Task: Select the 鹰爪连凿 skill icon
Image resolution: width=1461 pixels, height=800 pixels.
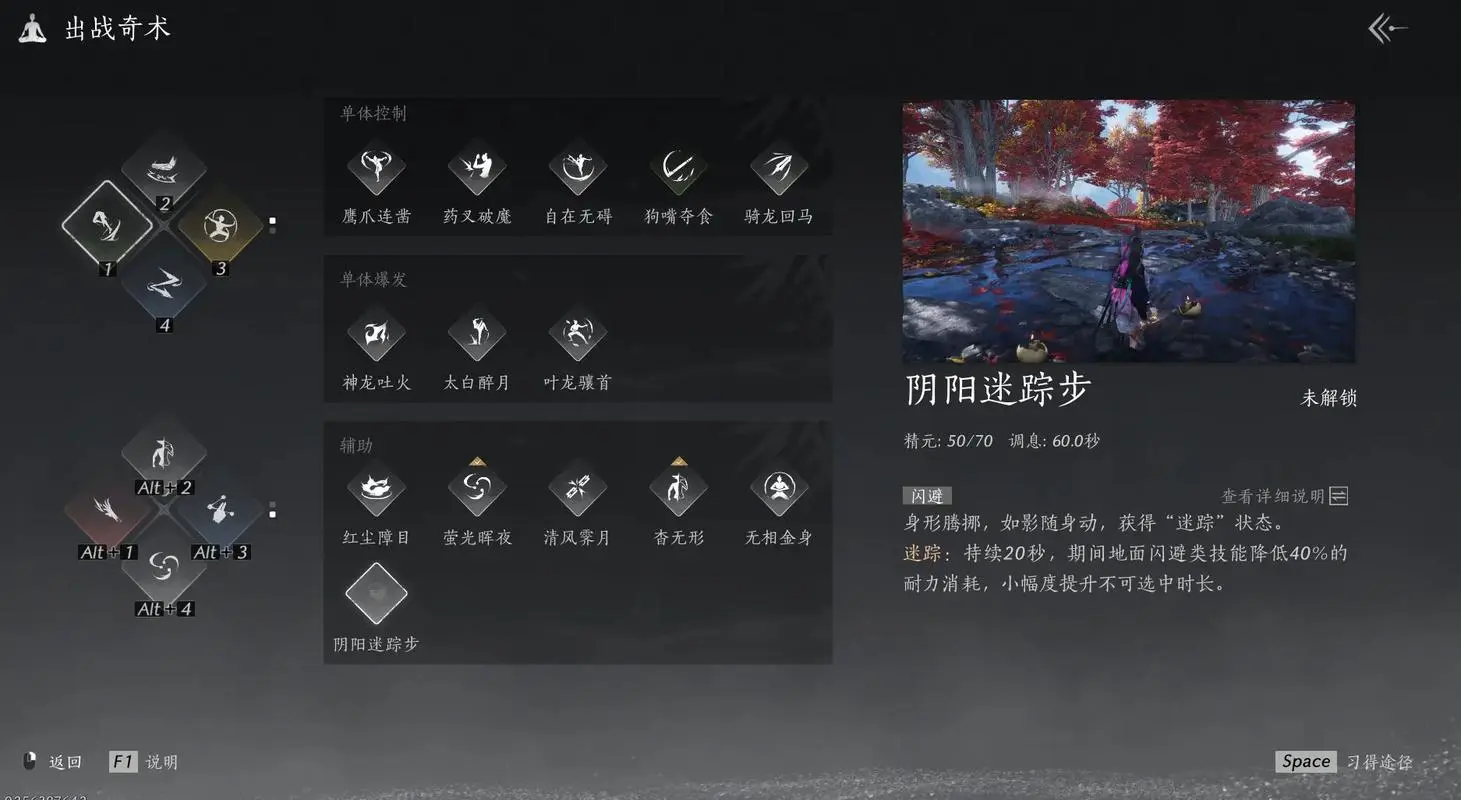Action: pyautogui.click(x=376, y=170)
